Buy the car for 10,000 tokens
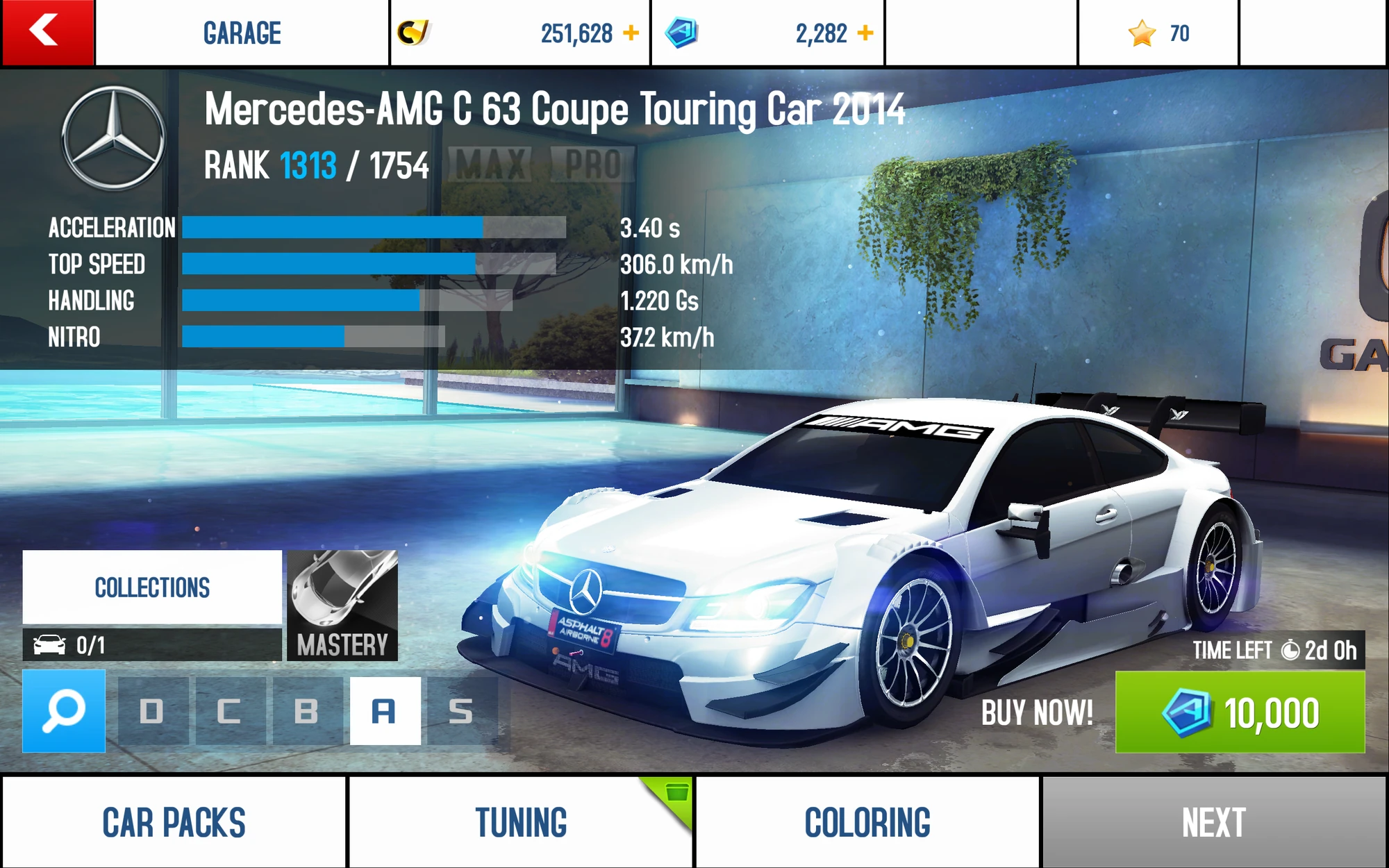1389x868 pixels. [1240, 712]
